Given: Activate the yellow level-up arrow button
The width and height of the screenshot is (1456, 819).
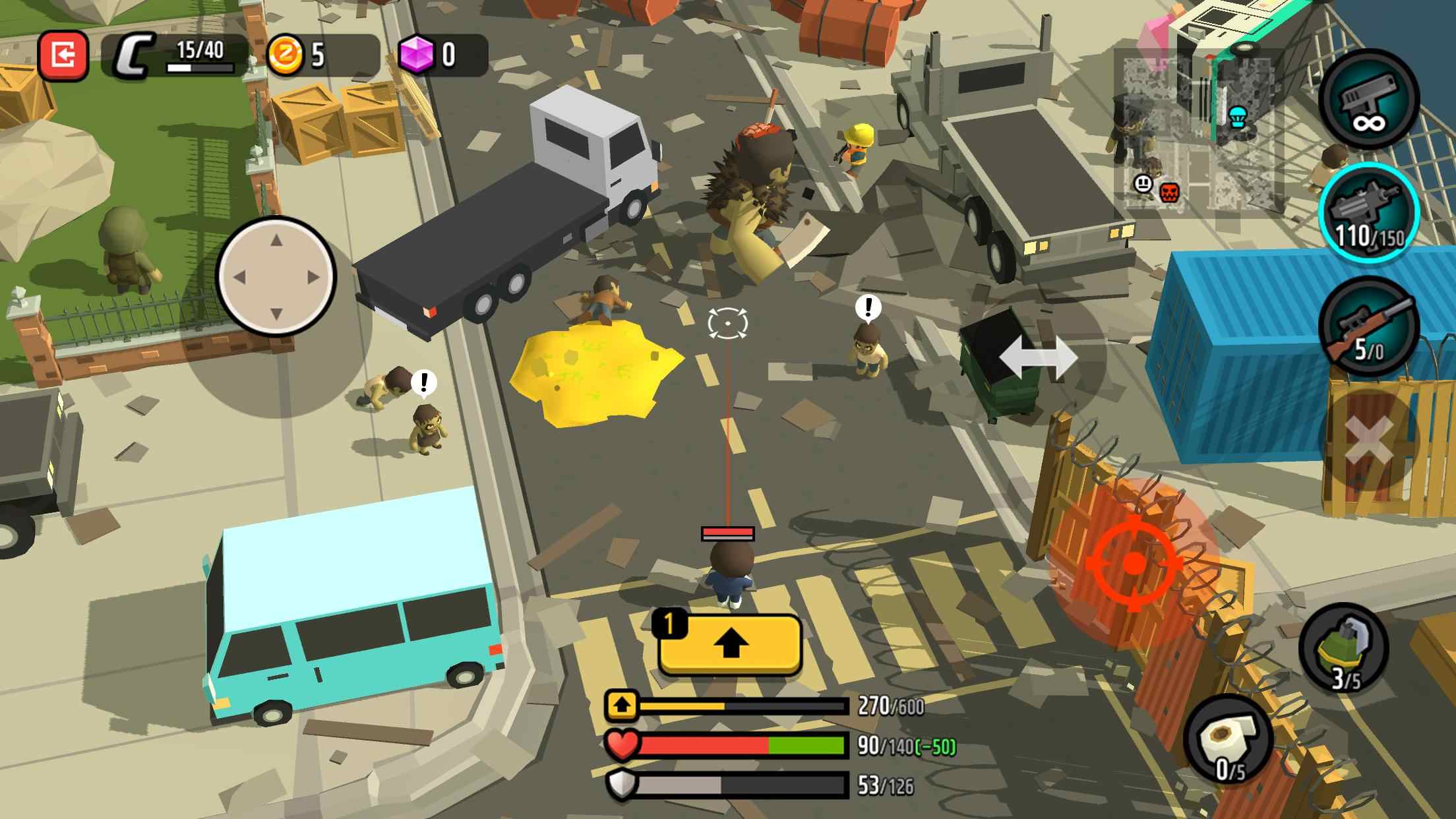Looking at the screenshot, I should click(729, 645).
